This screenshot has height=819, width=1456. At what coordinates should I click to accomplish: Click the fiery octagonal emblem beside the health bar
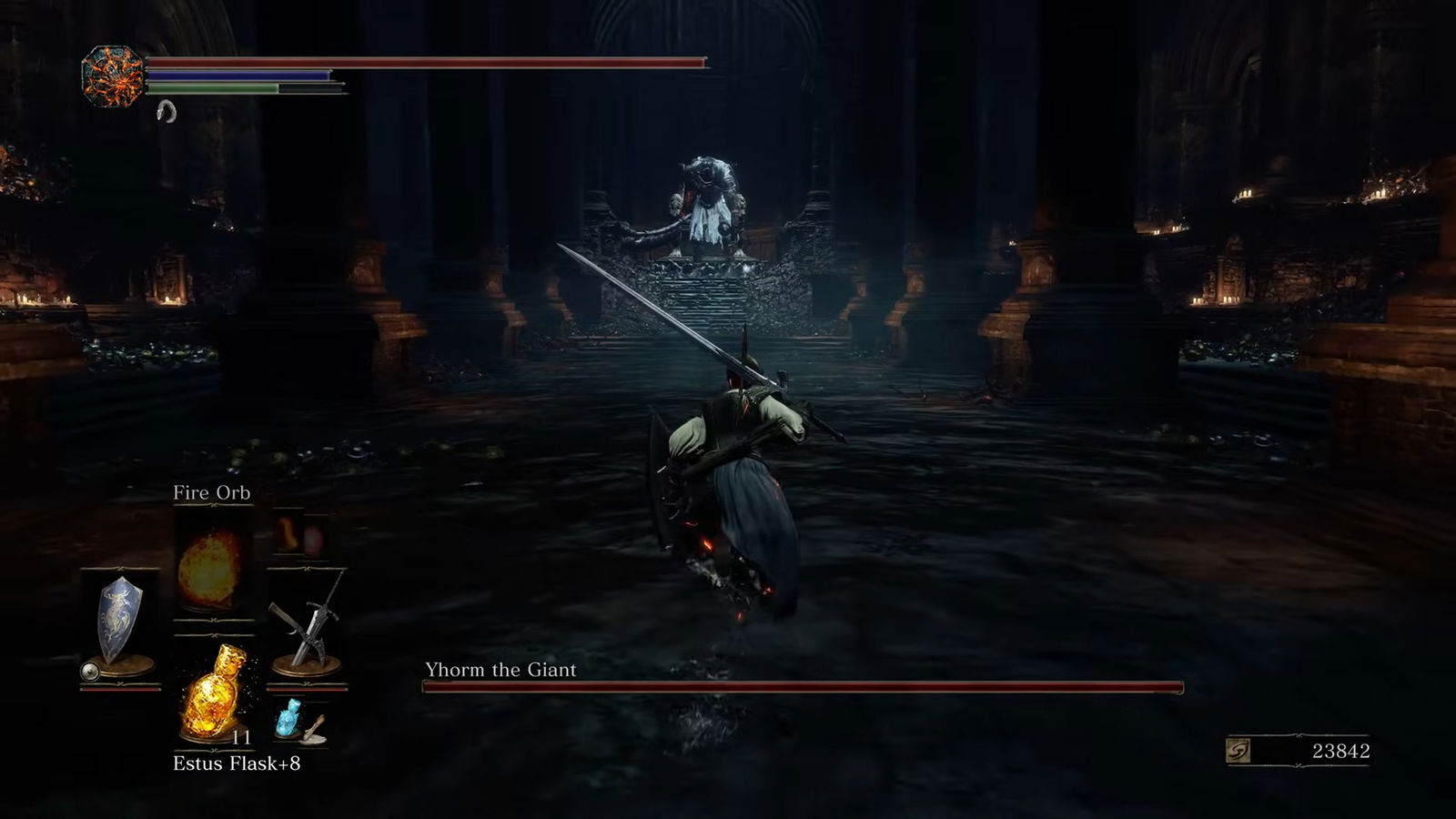pos(112,76)
